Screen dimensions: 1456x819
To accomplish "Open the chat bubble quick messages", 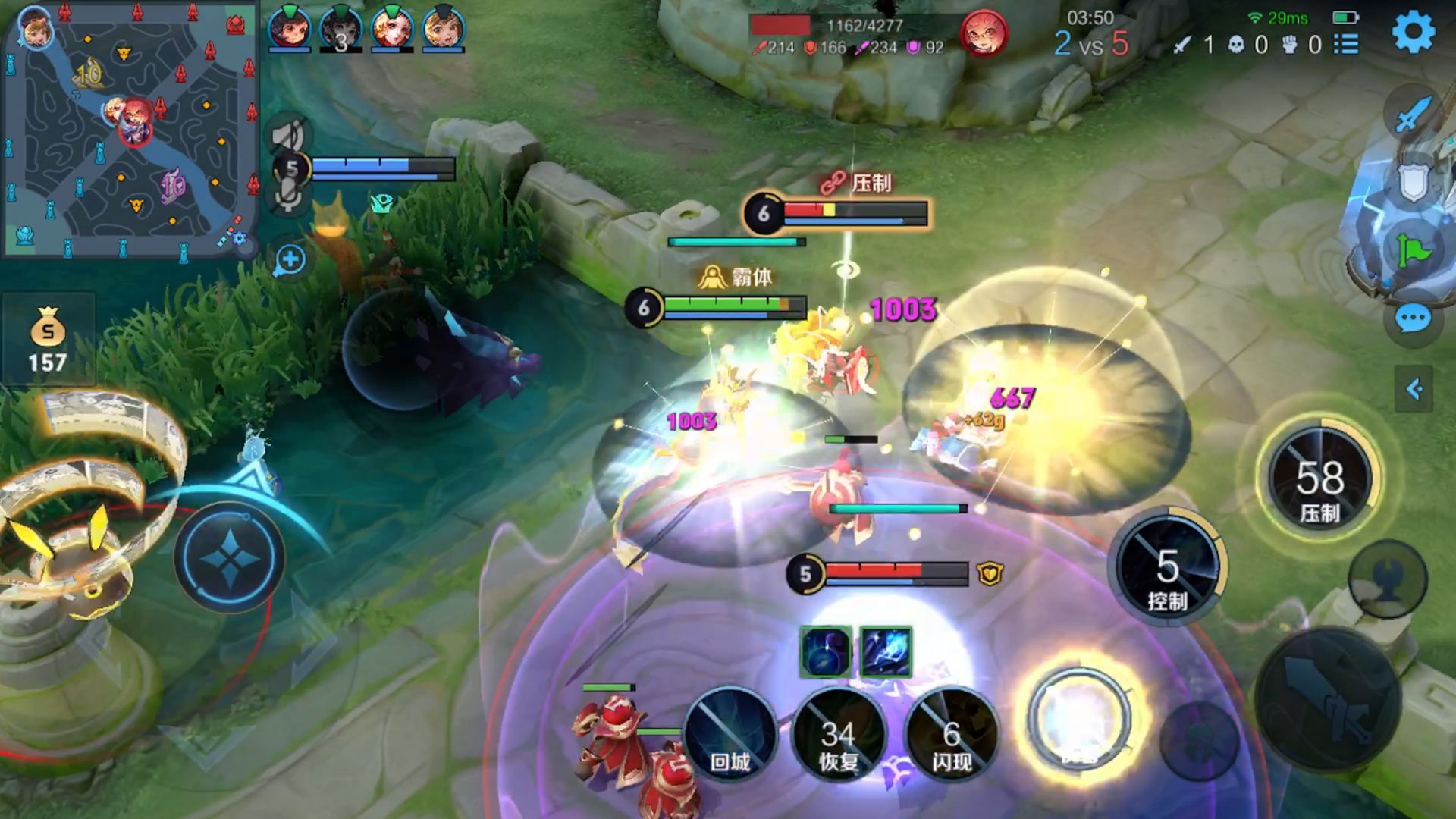I will pyautogui.click(x=1413, y=319).
